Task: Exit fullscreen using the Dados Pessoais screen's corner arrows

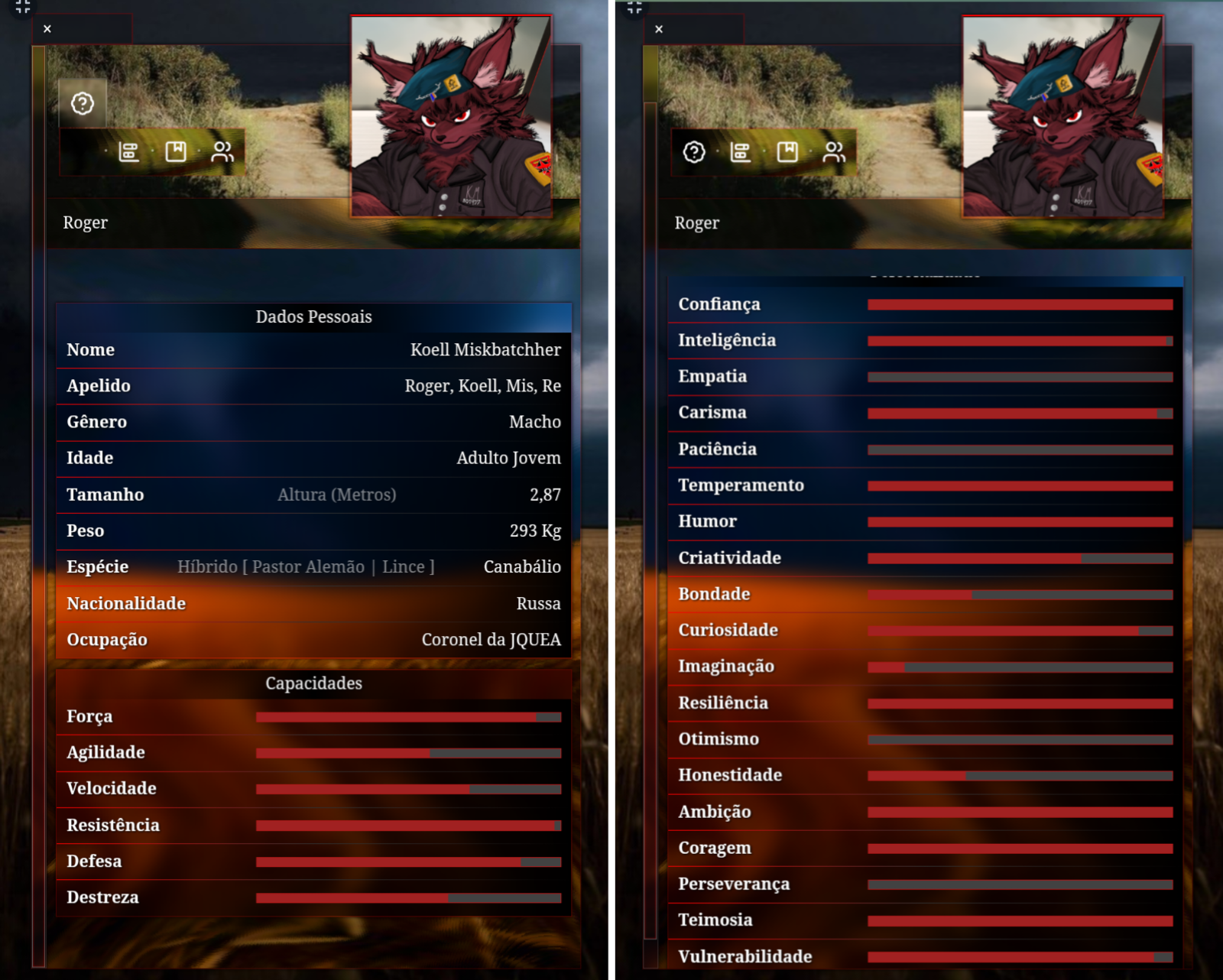Action: 23,7
